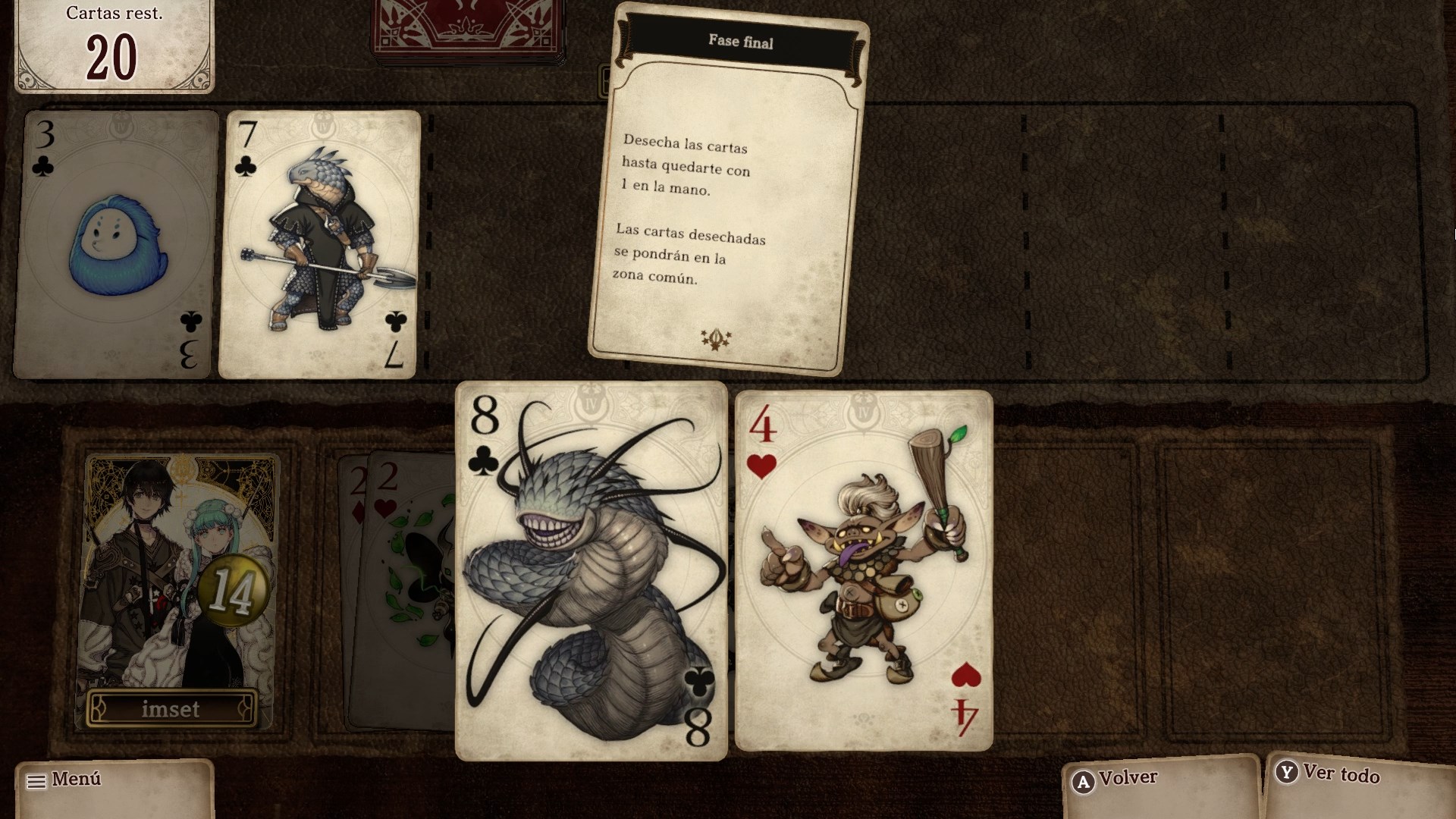
Task: Click the Fase final instruction card
Action: pyautogui.click(x=728, y=190)
